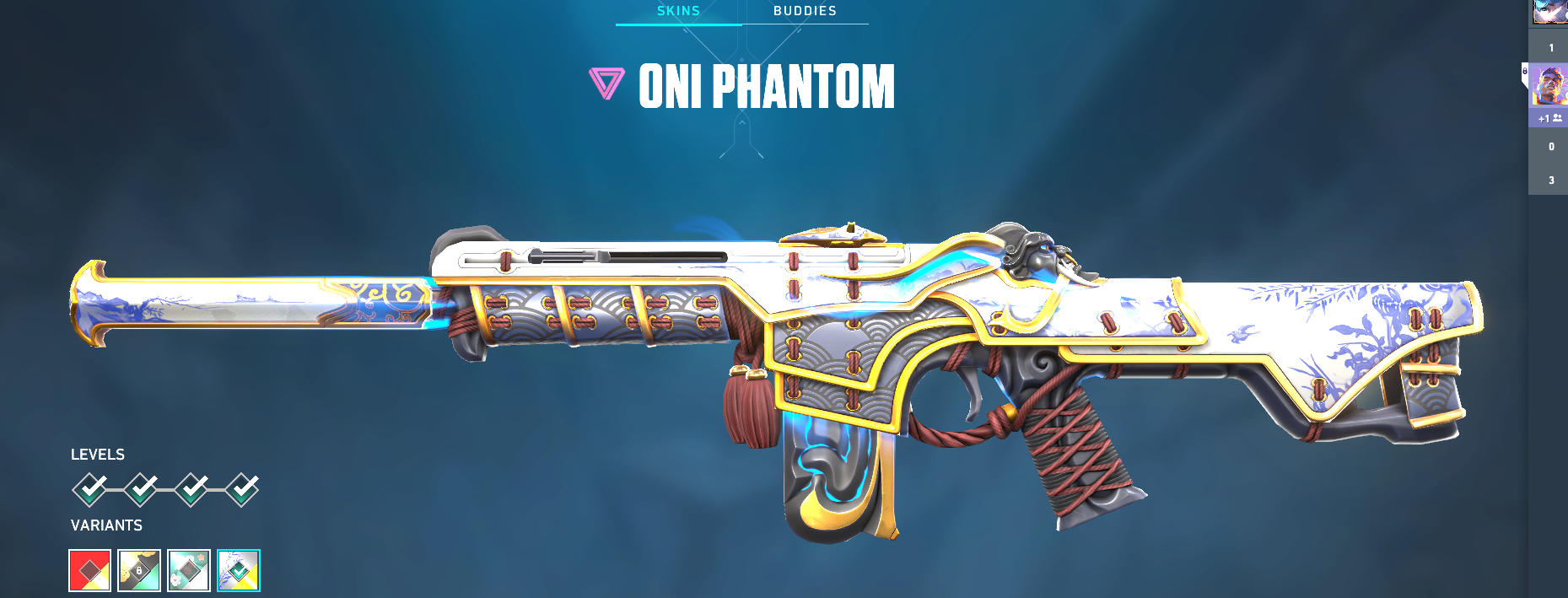Switch to the Skins tab
The width and height of the screenshot is (1568, 598).
coord(678,11)
